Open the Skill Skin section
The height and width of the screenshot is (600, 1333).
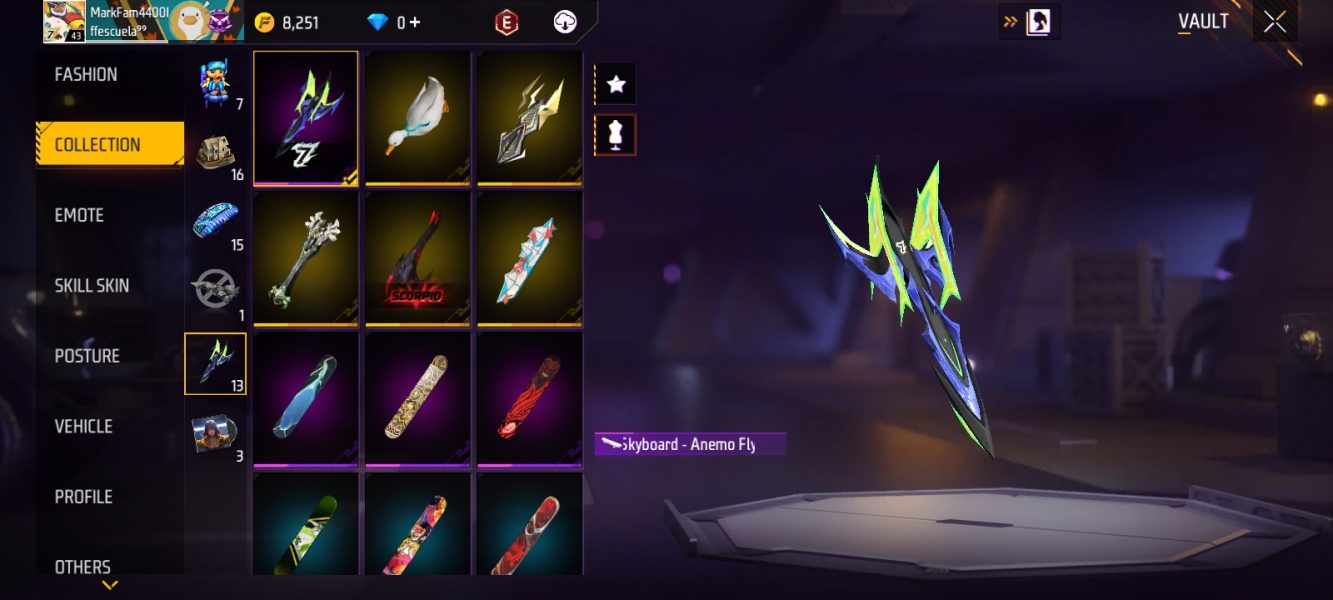92,286
